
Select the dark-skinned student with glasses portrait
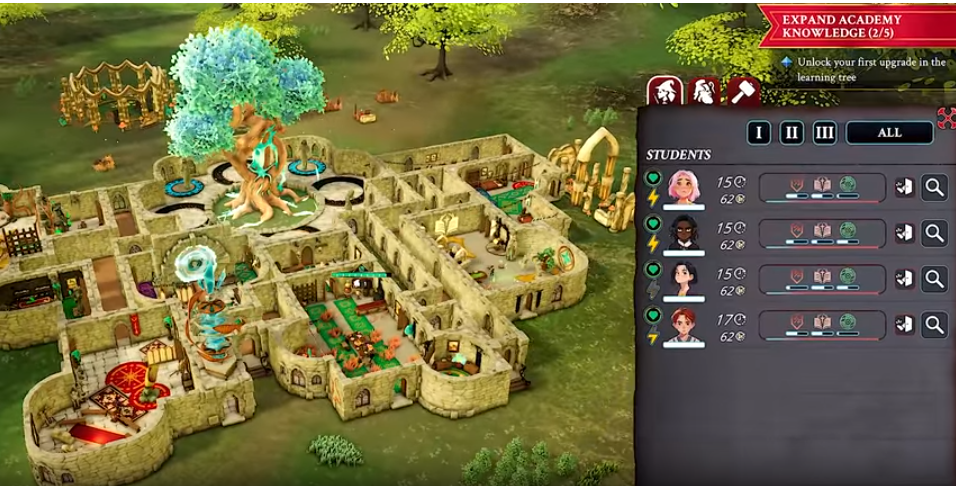pyautogui.click(x=684, y=233)
